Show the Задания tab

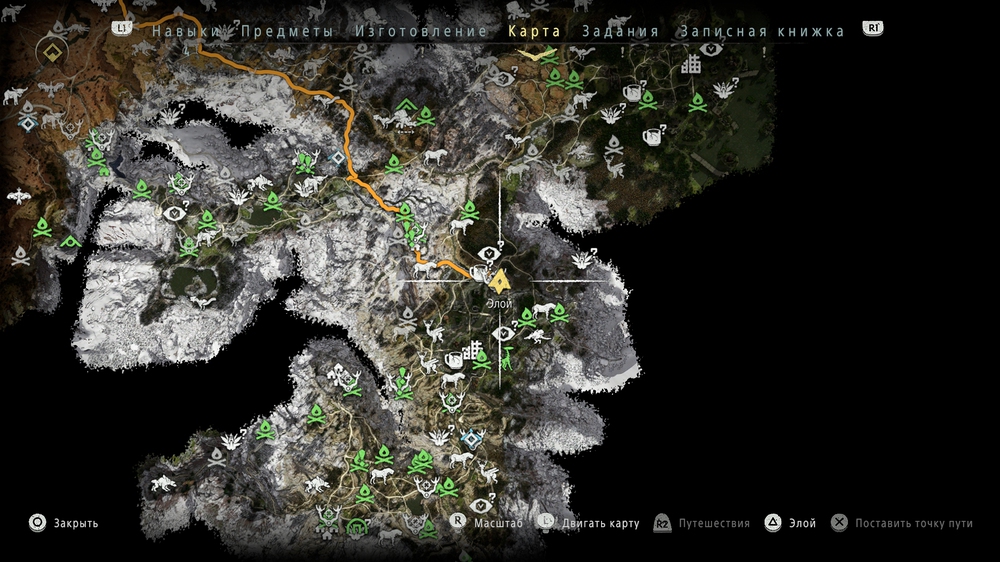(620, 31)
